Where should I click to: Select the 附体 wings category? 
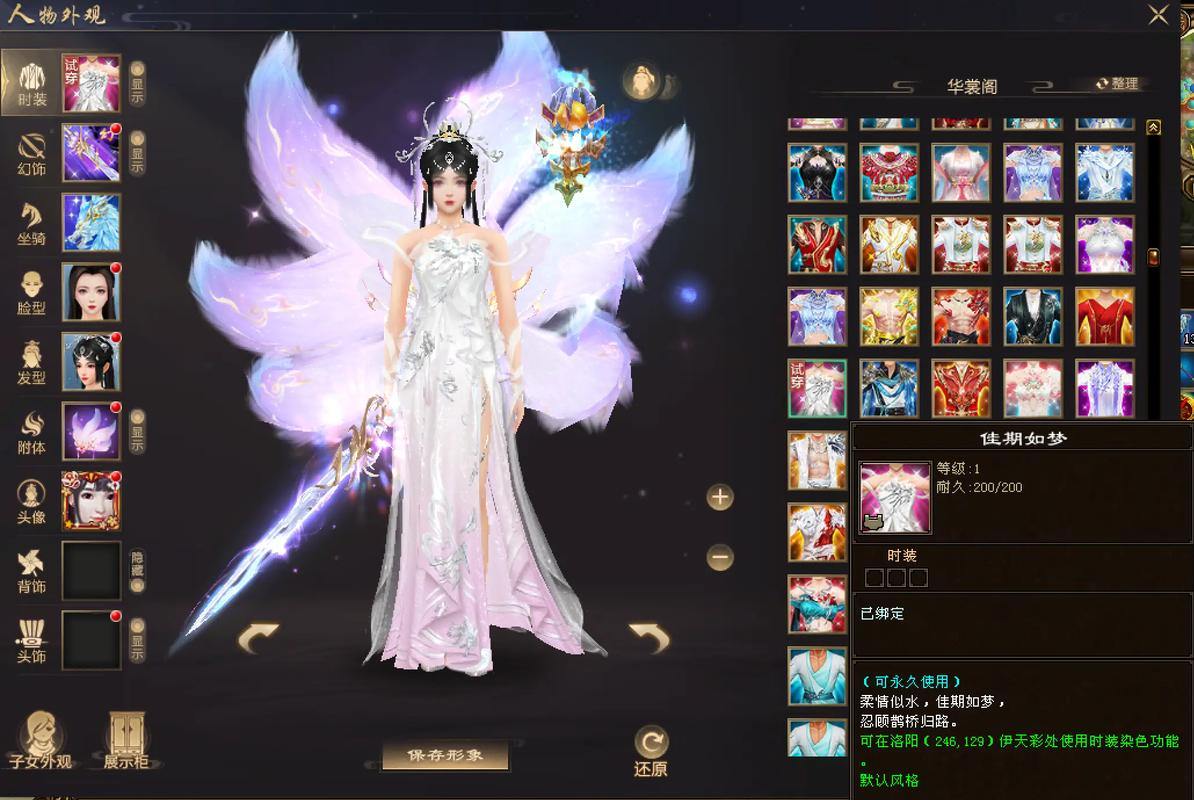[x=32, y=431]
